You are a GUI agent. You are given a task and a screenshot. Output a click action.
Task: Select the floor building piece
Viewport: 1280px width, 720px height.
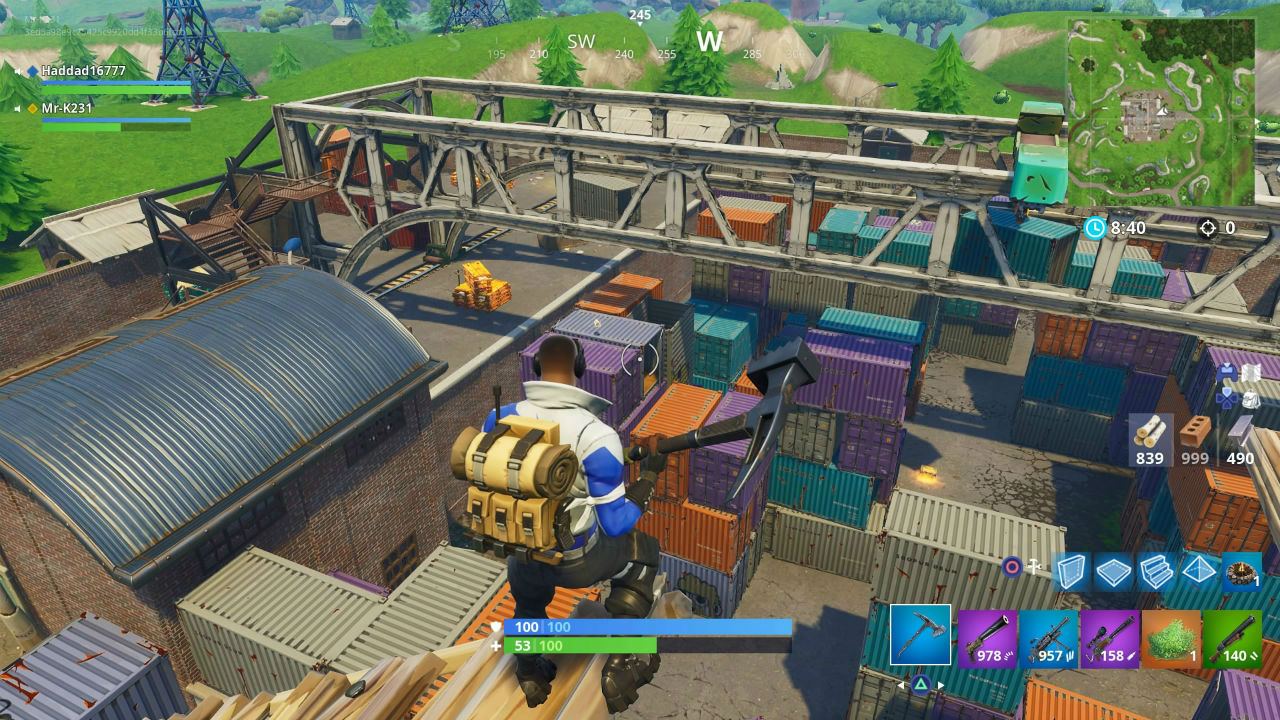(1113, 571)
